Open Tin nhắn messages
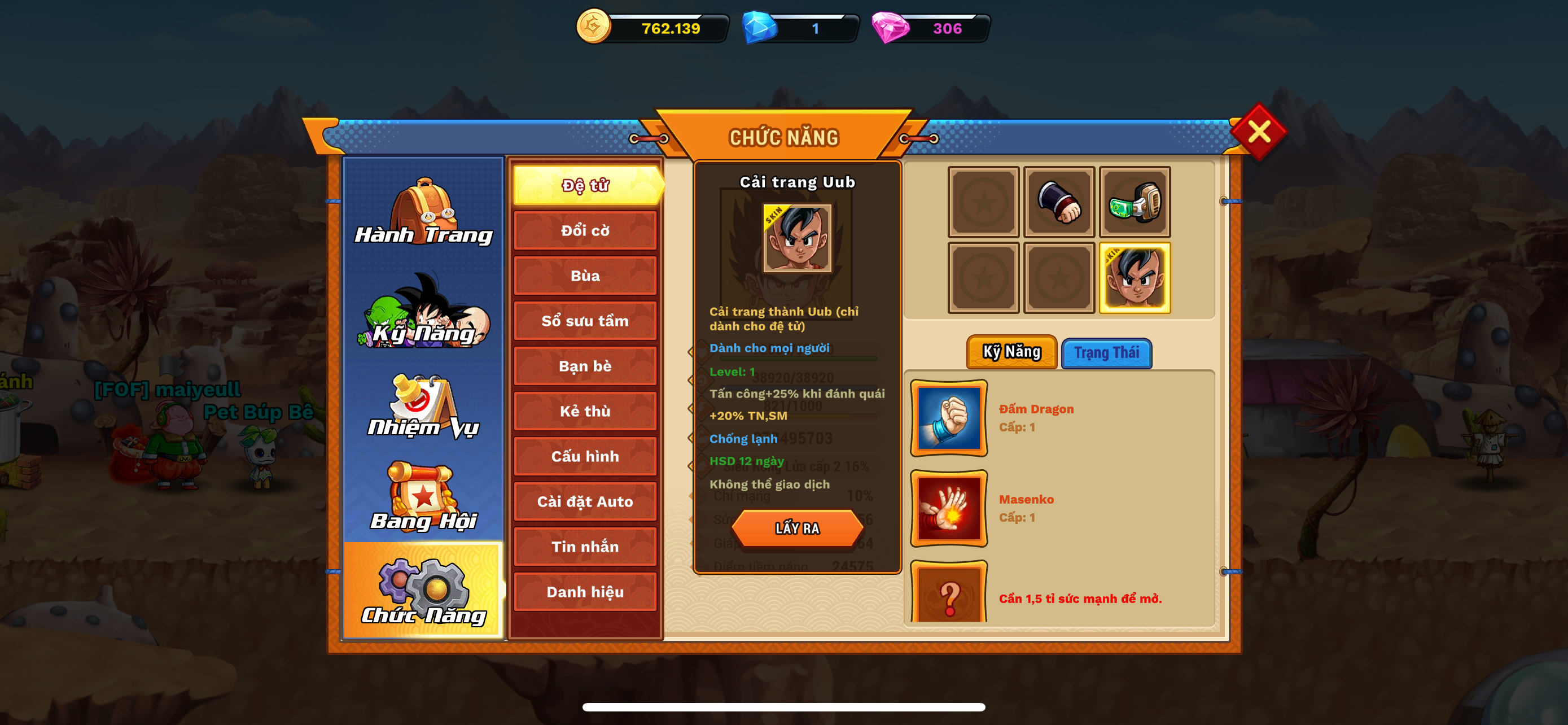This screenshot has width=1568, height=725. point(585,547)
